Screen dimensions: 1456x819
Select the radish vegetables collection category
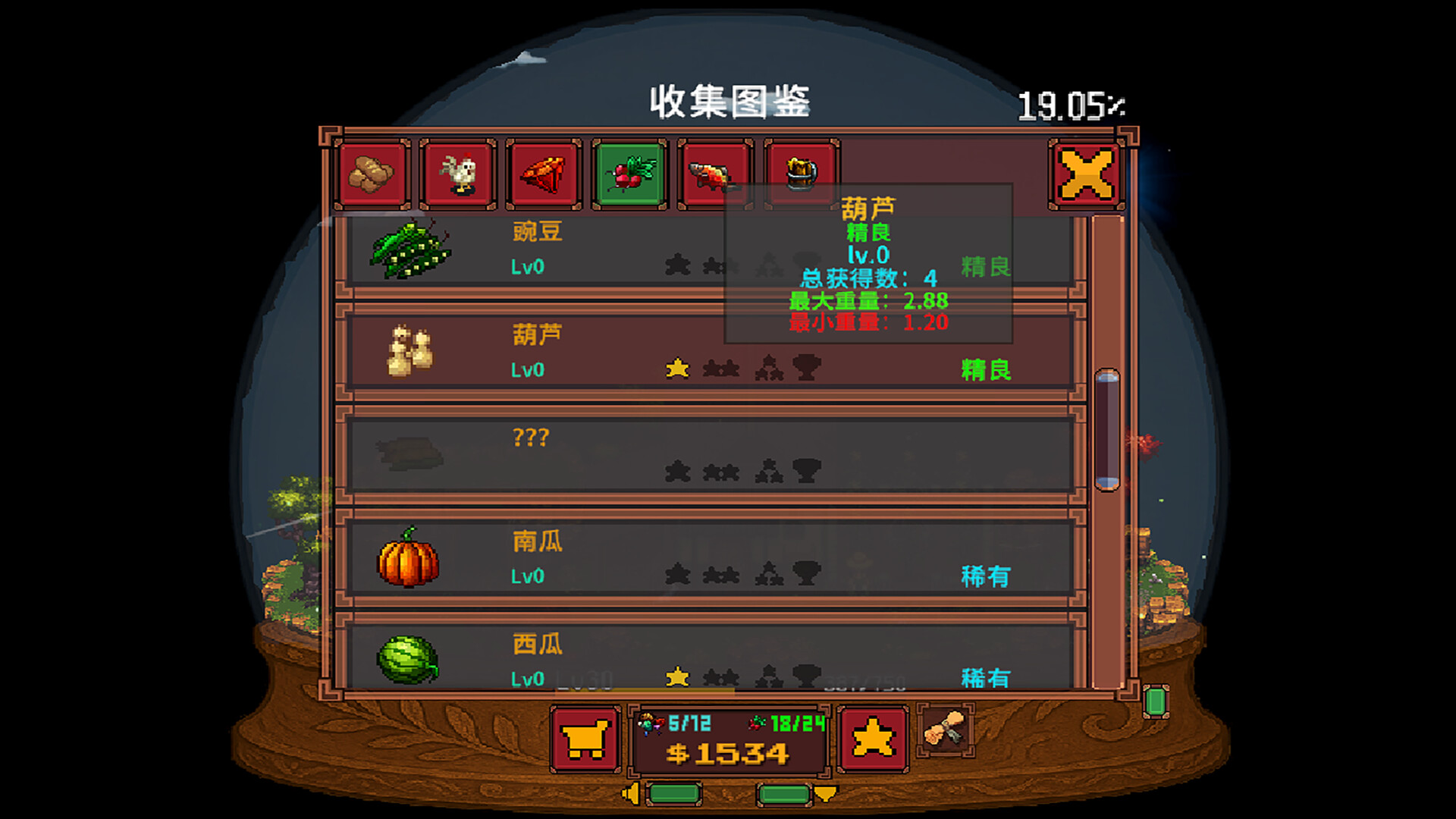pyautogui.click(x=629, y=173)
